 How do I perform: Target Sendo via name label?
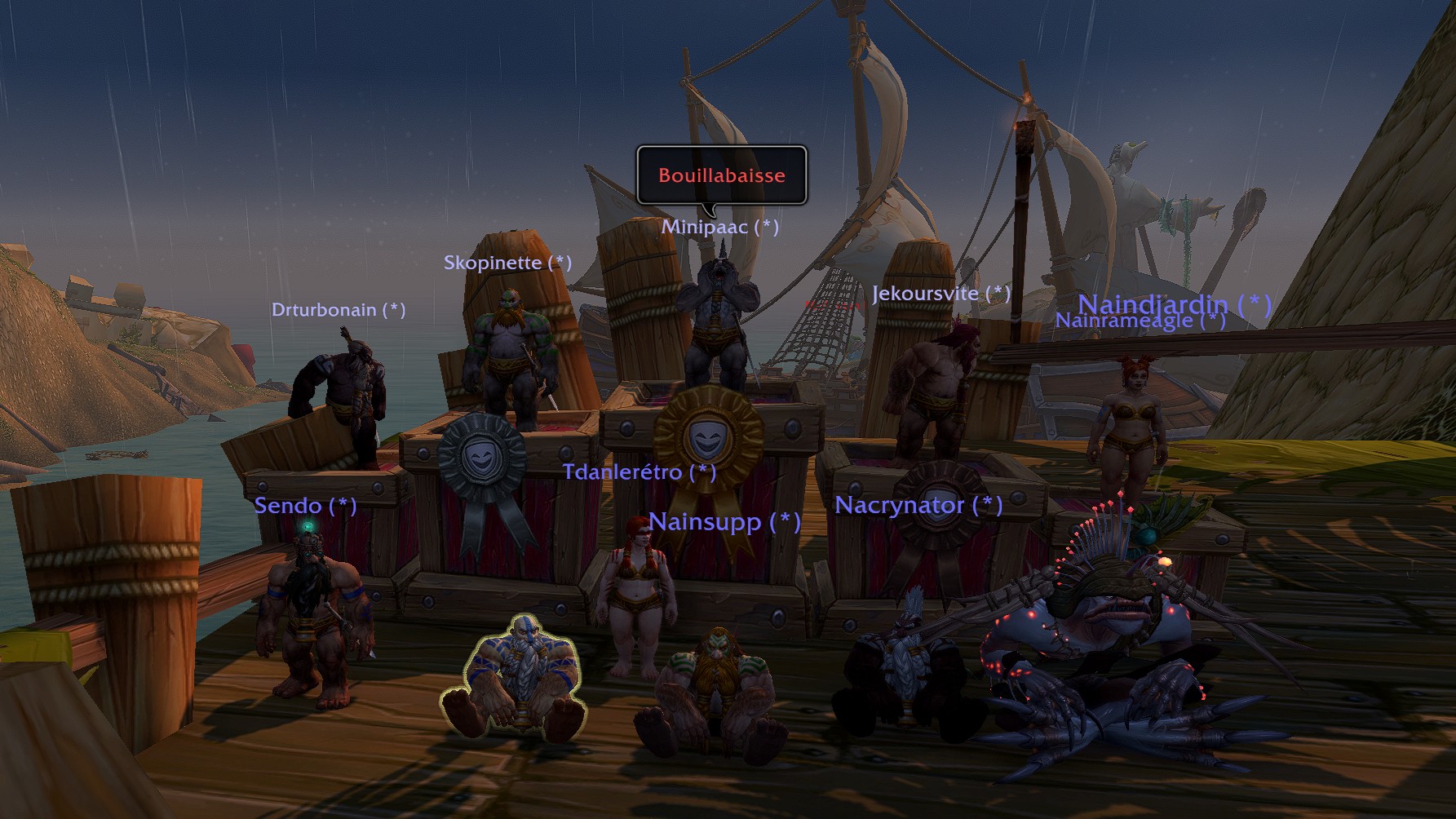click(x=305, y=506)
